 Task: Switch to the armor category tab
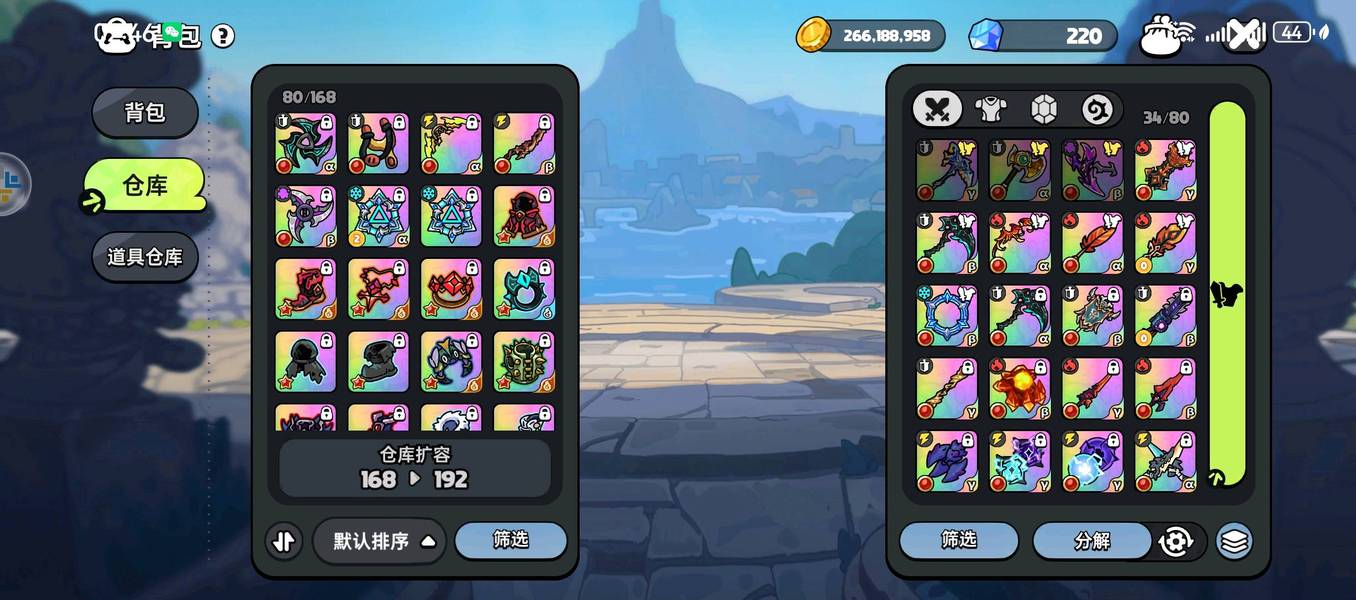click(990, 109)
